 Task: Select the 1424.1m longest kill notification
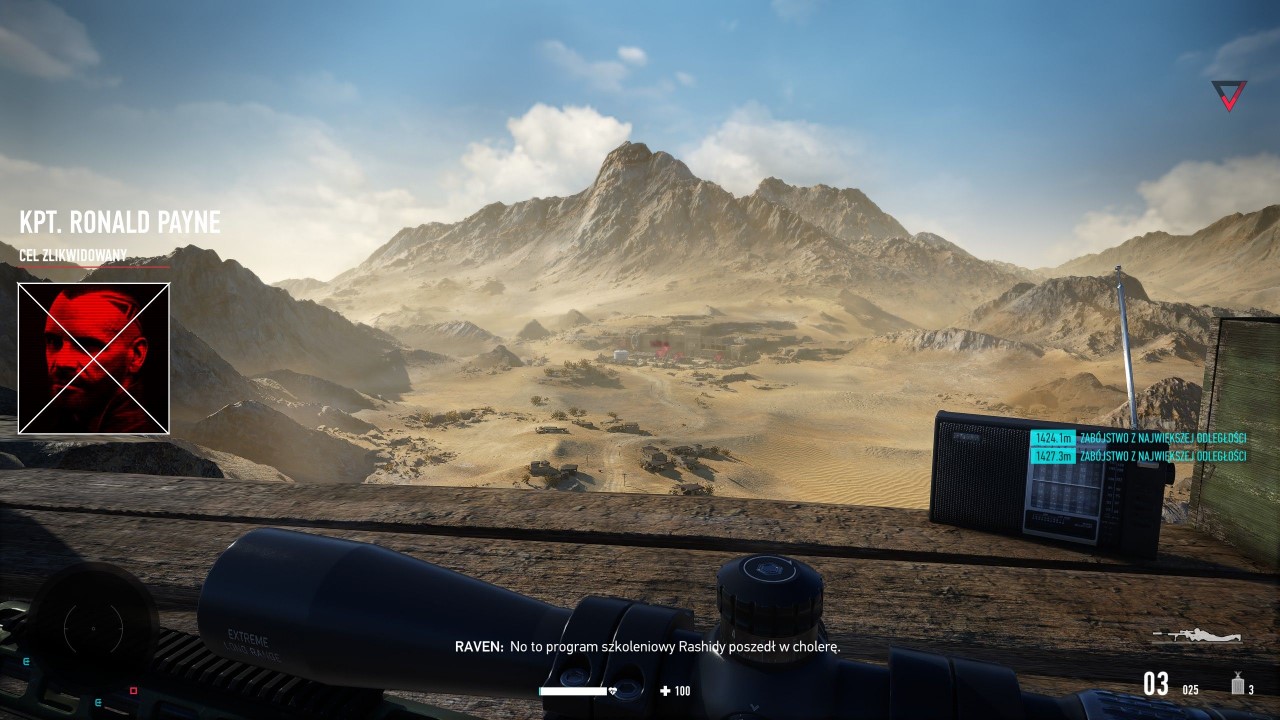(x=1139, y=438)
